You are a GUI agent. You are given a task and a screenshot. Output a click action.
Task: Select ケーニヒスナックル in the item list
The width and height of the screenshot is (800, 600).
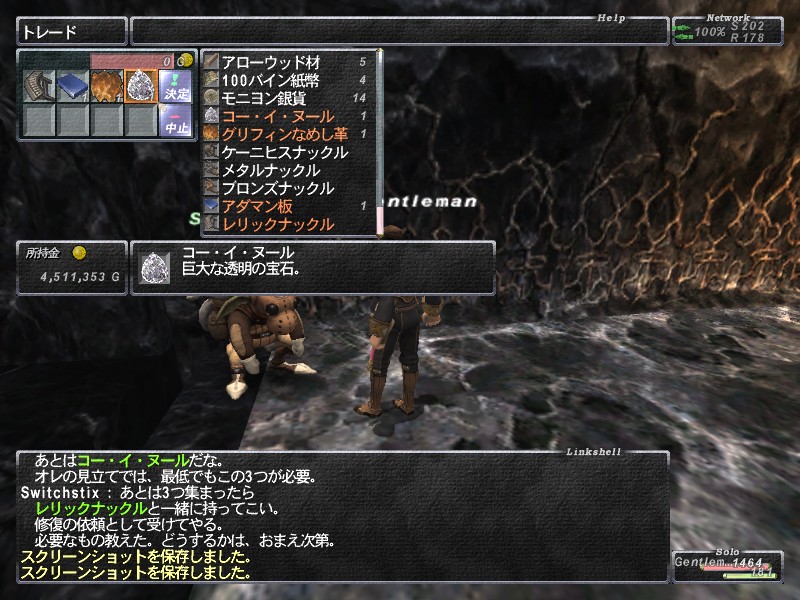pos(285,152)
